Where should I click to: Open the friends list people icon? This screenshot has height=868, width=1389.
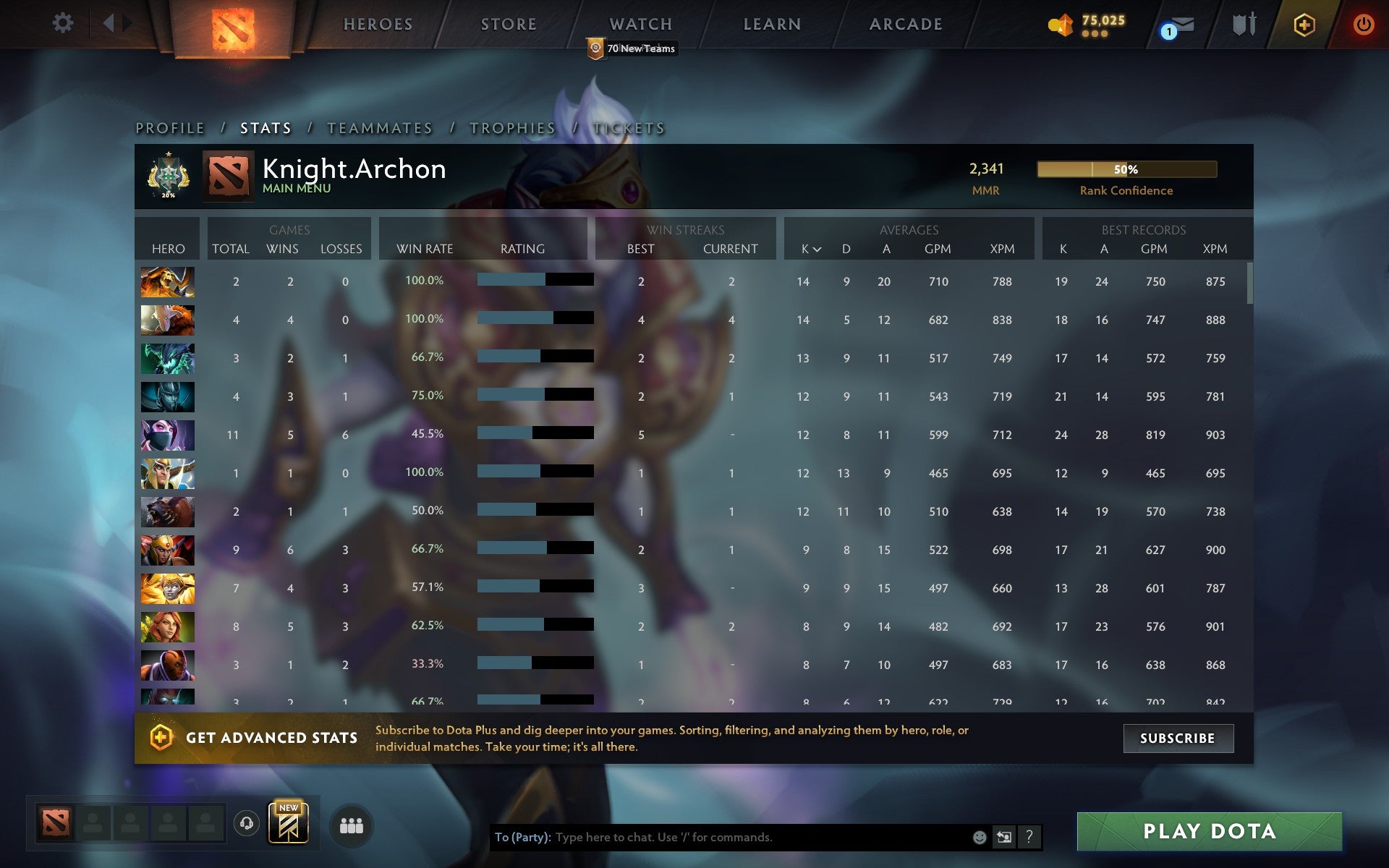350,827
